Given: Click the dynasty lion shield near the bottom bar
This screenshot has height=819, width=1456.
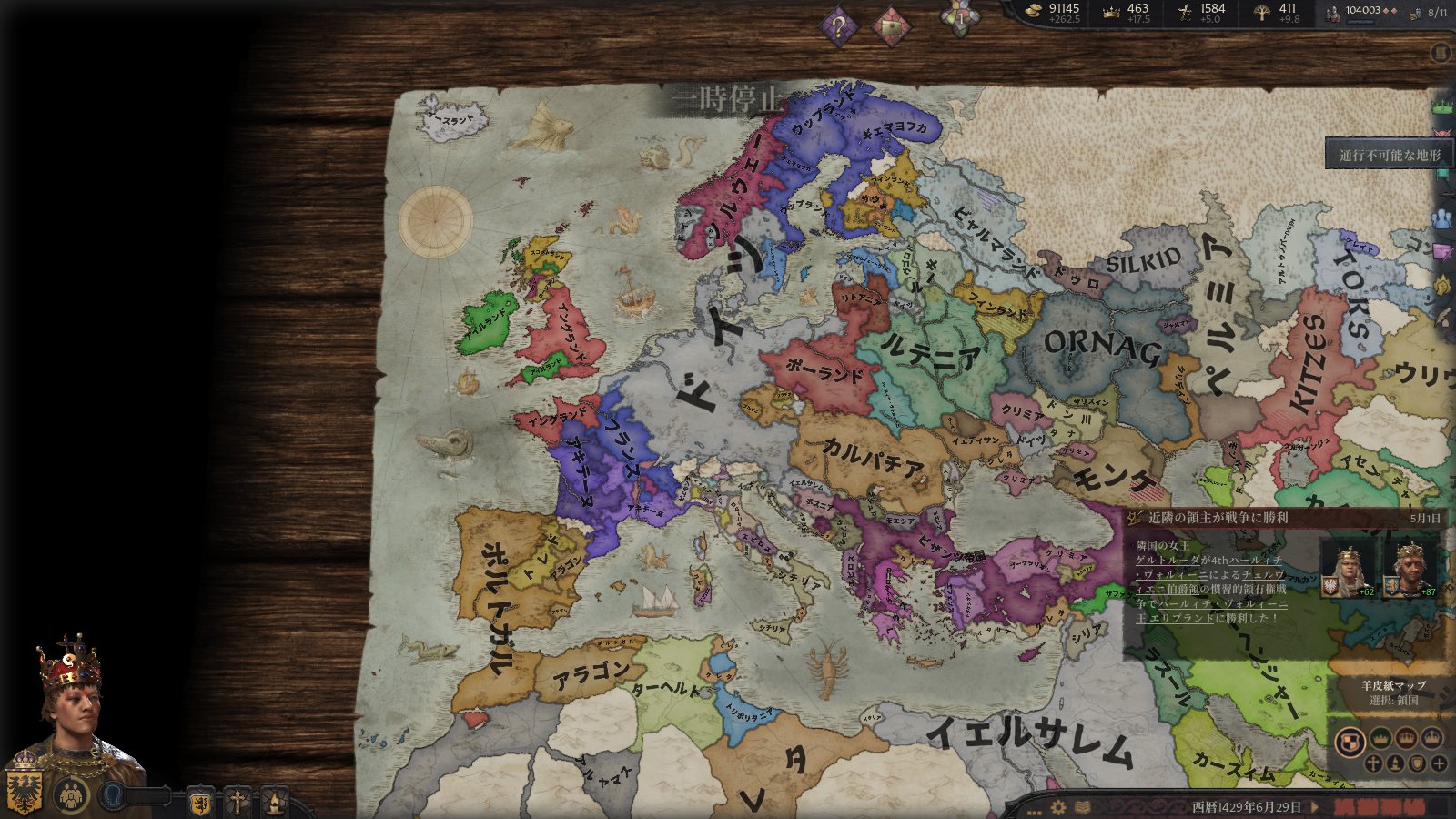Looking at the screenshot, I should [x=200, y=803].
